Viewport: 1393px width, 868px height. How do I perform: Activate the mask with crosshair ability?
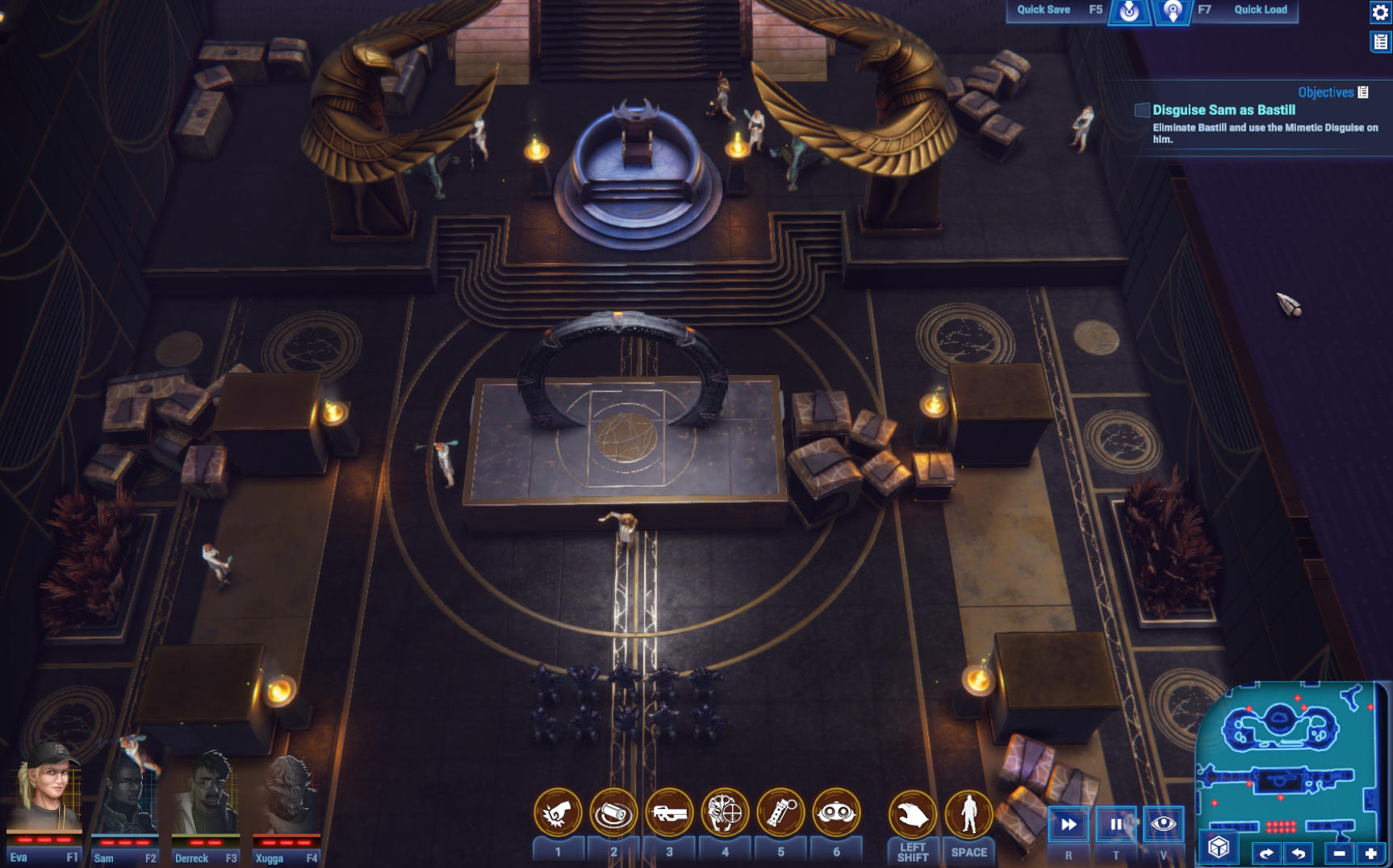725,812
